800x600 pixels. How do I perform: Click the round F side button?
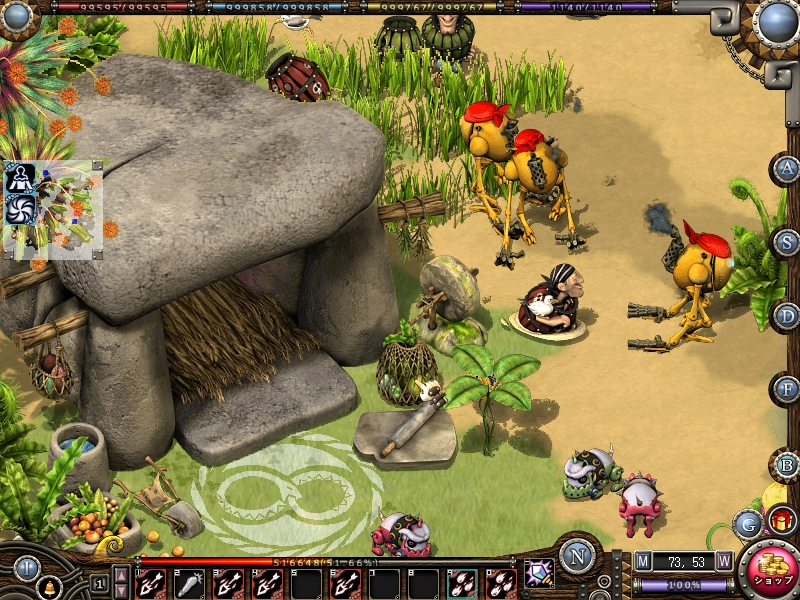pyautogui.click(x=788, y=389)
